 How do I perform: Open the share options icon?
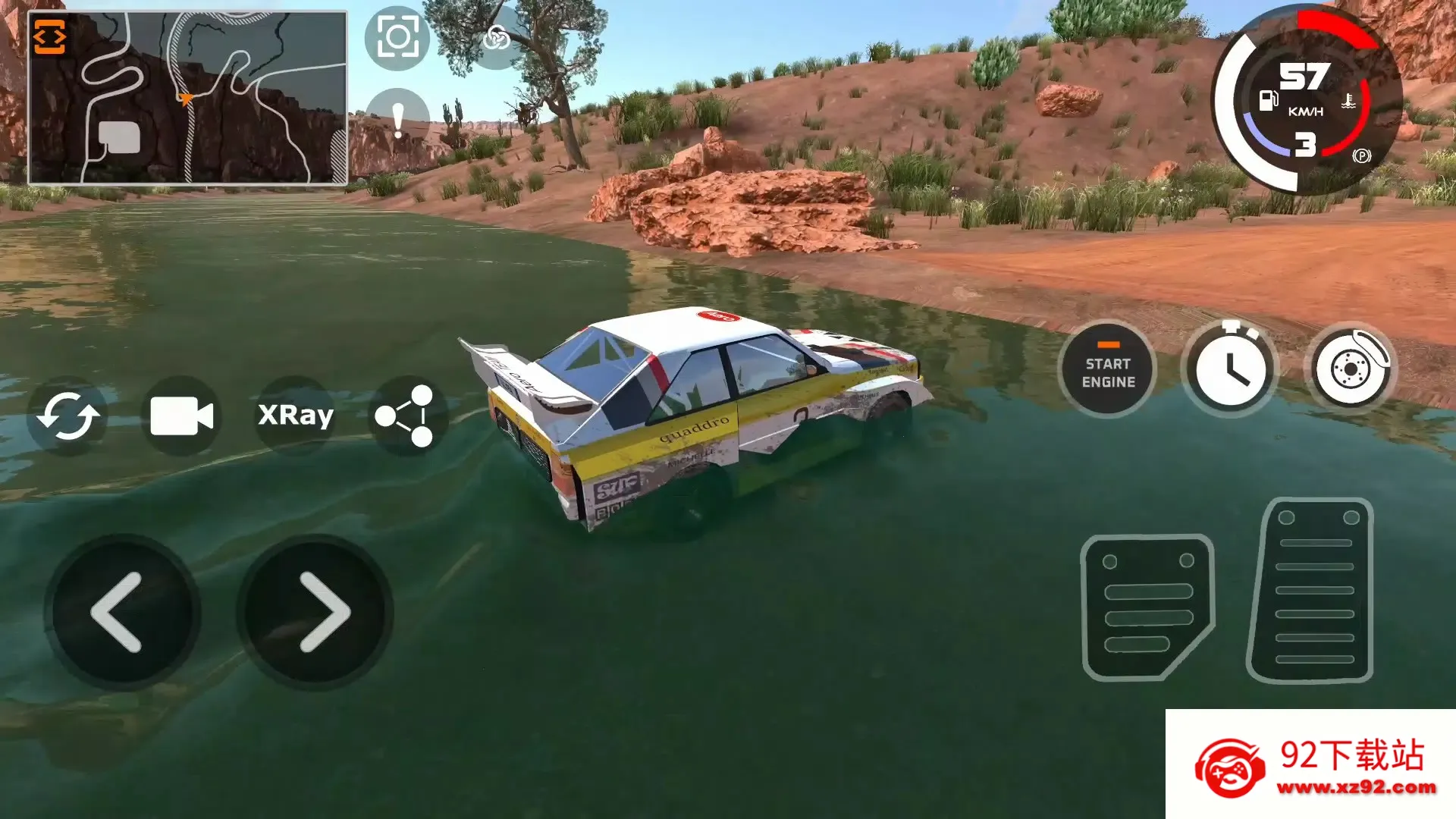click(x=409, y=414)
